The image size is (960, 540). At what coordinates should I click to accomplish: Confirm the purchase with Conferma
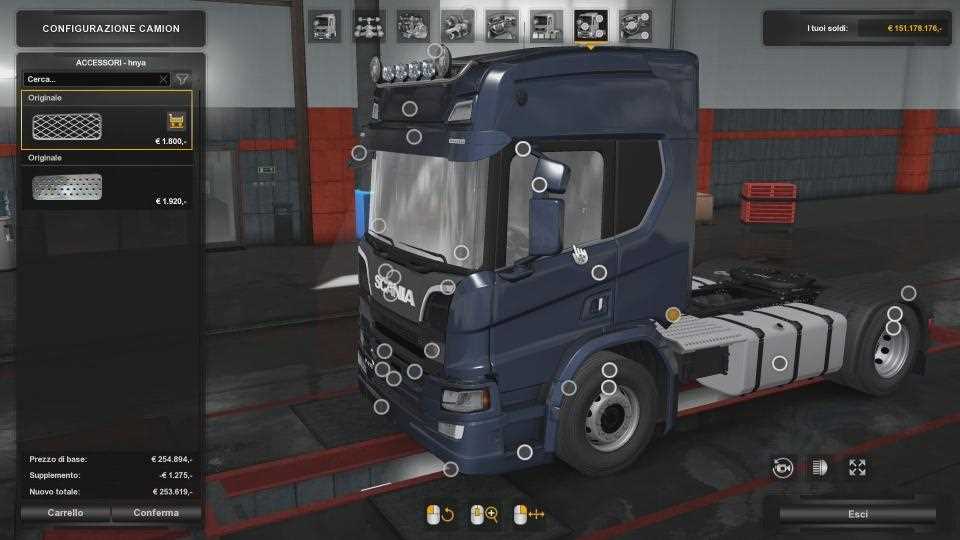pos(156,513)
